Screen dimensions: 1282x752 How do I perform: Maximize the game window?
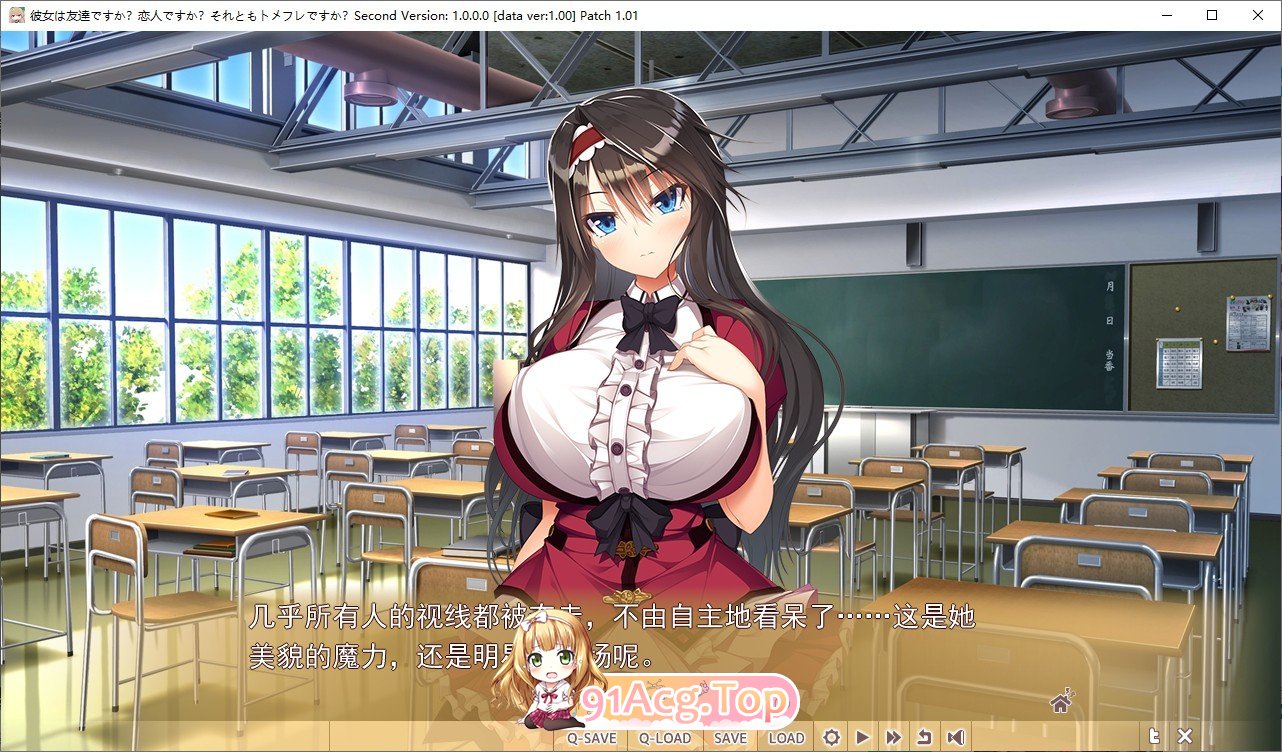tap(1211, 15)
